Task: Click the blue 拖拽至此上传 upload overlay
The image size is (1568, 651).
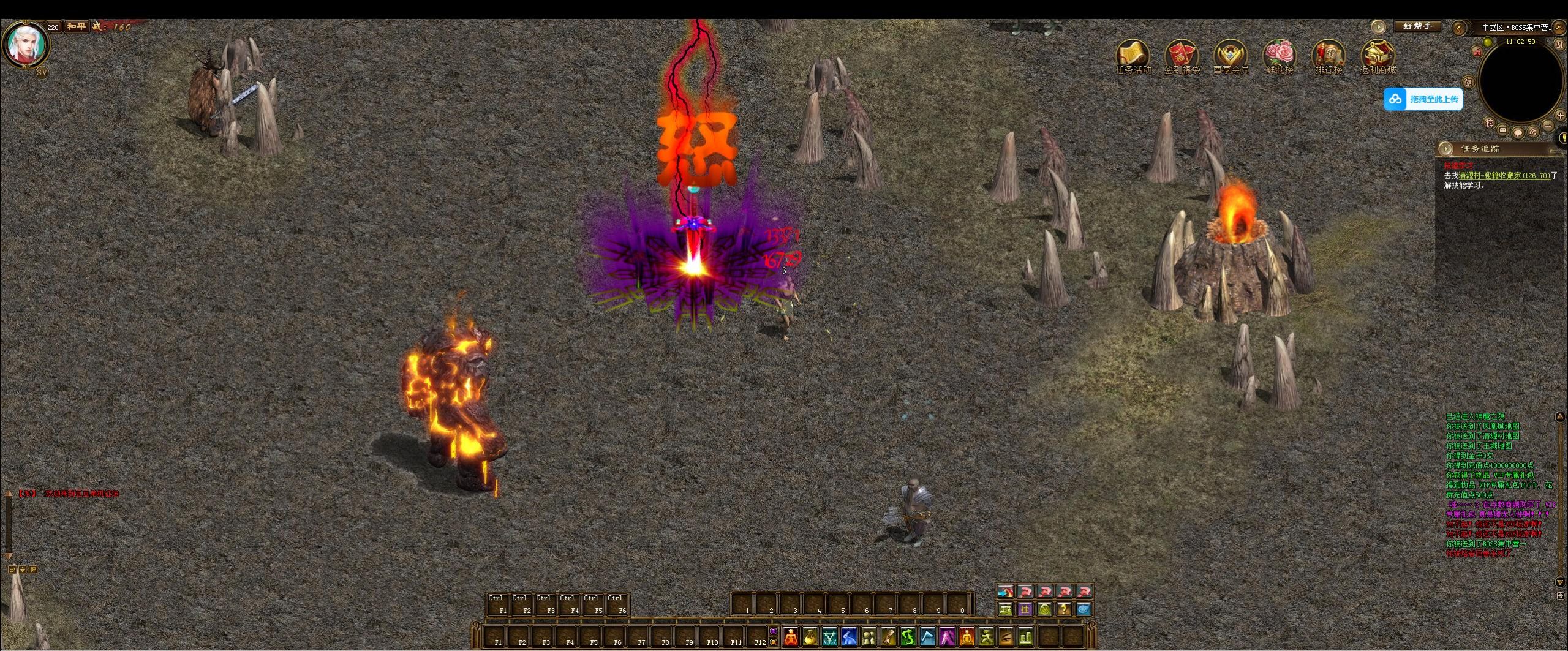Action: (1423, 99)
